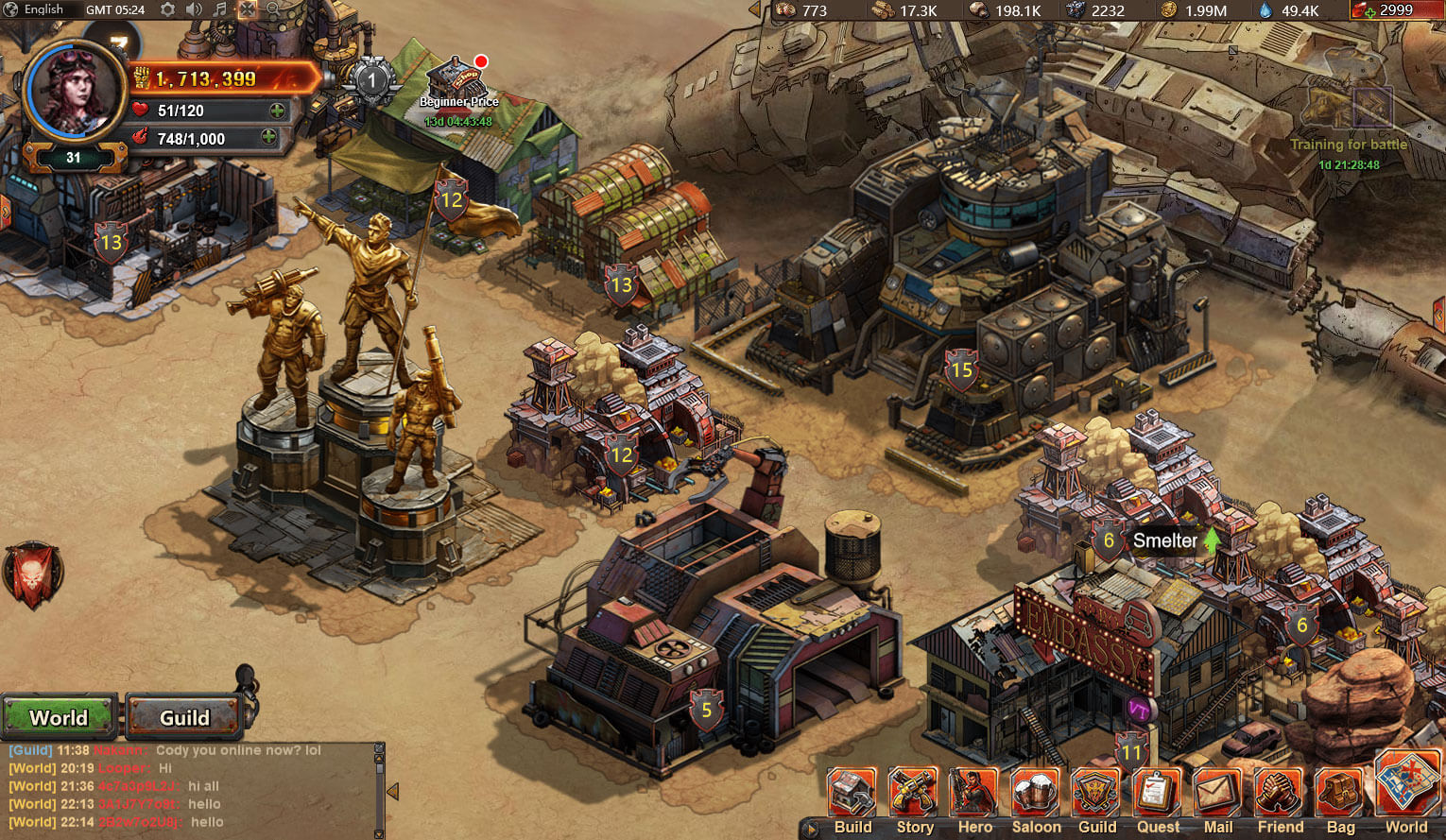Show the Quest clipboard

[x=1158, y=794]
